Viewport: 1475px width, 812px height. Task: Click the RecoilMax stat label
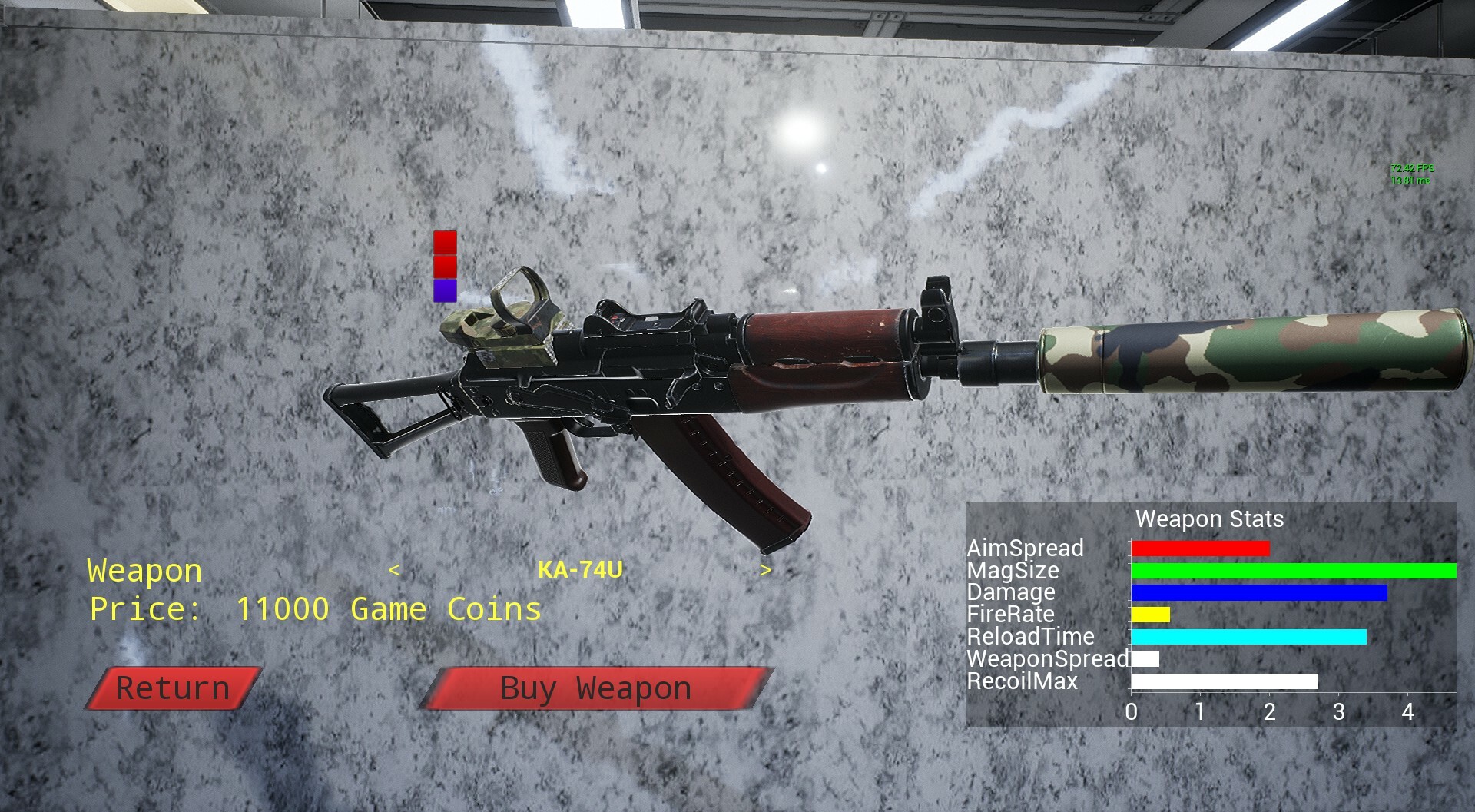1022,681
